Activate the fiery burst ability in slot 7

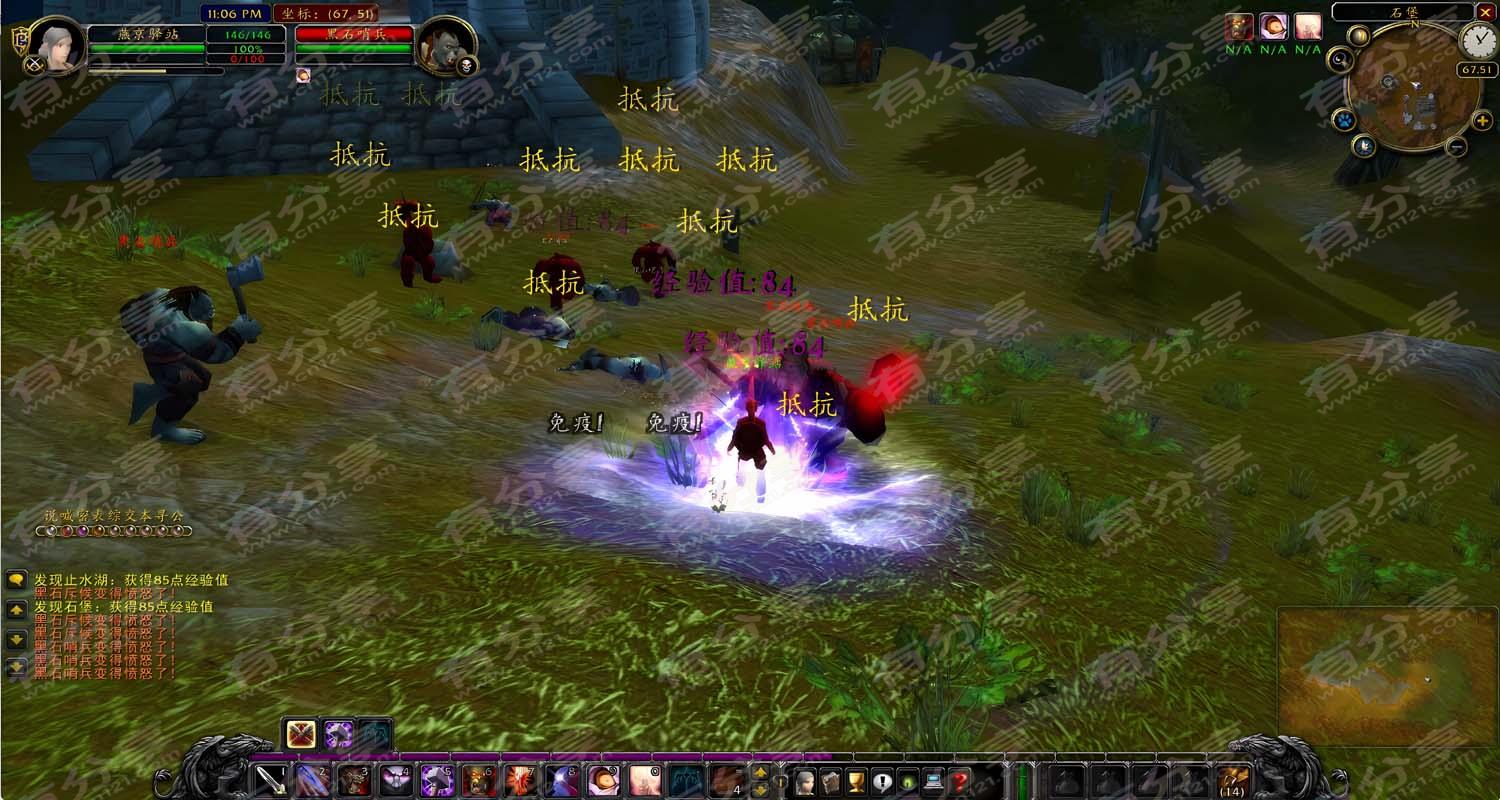click(x=521, y=780)
